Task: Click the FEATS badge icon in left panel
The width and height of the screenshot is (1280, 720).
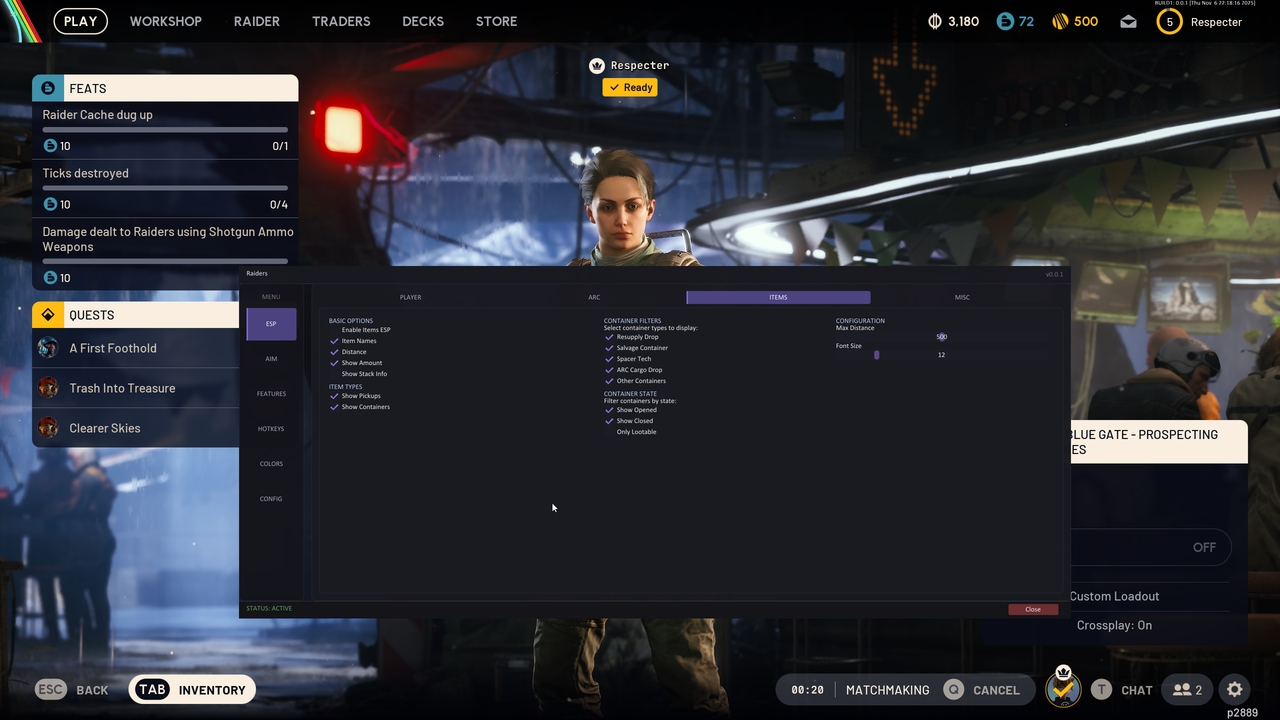Action: [48, 88]
